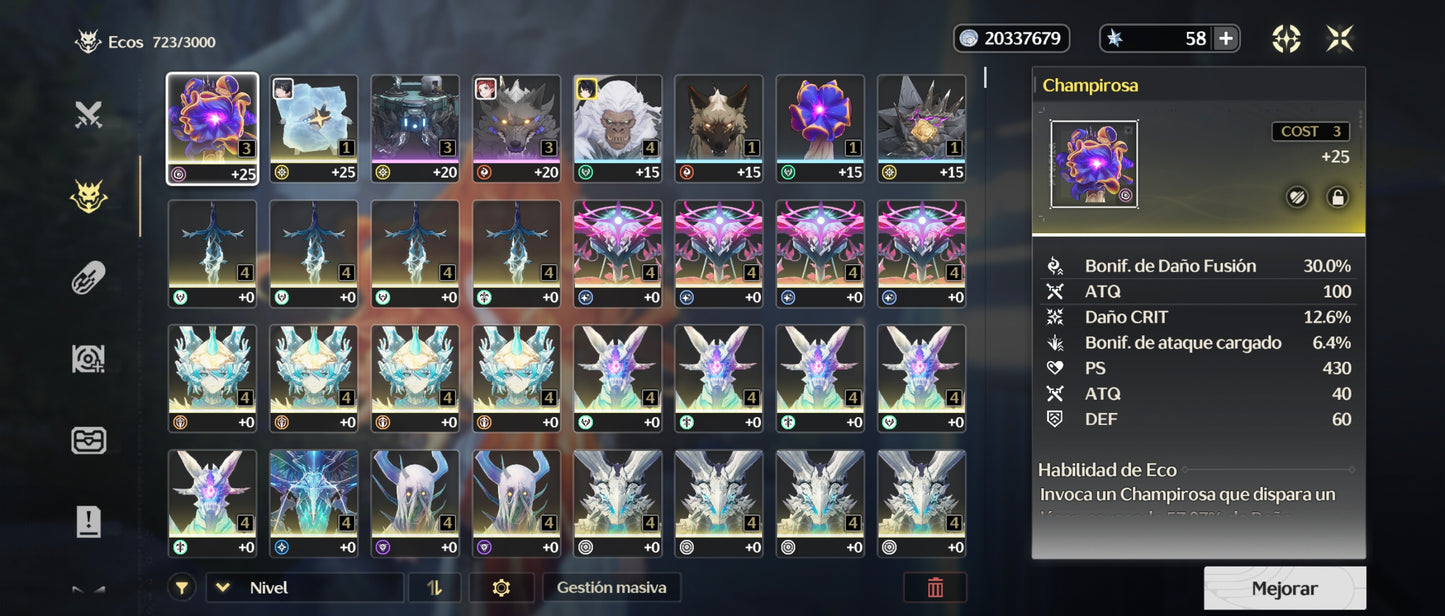Add more currency with the plus button

pos(1226,39)
